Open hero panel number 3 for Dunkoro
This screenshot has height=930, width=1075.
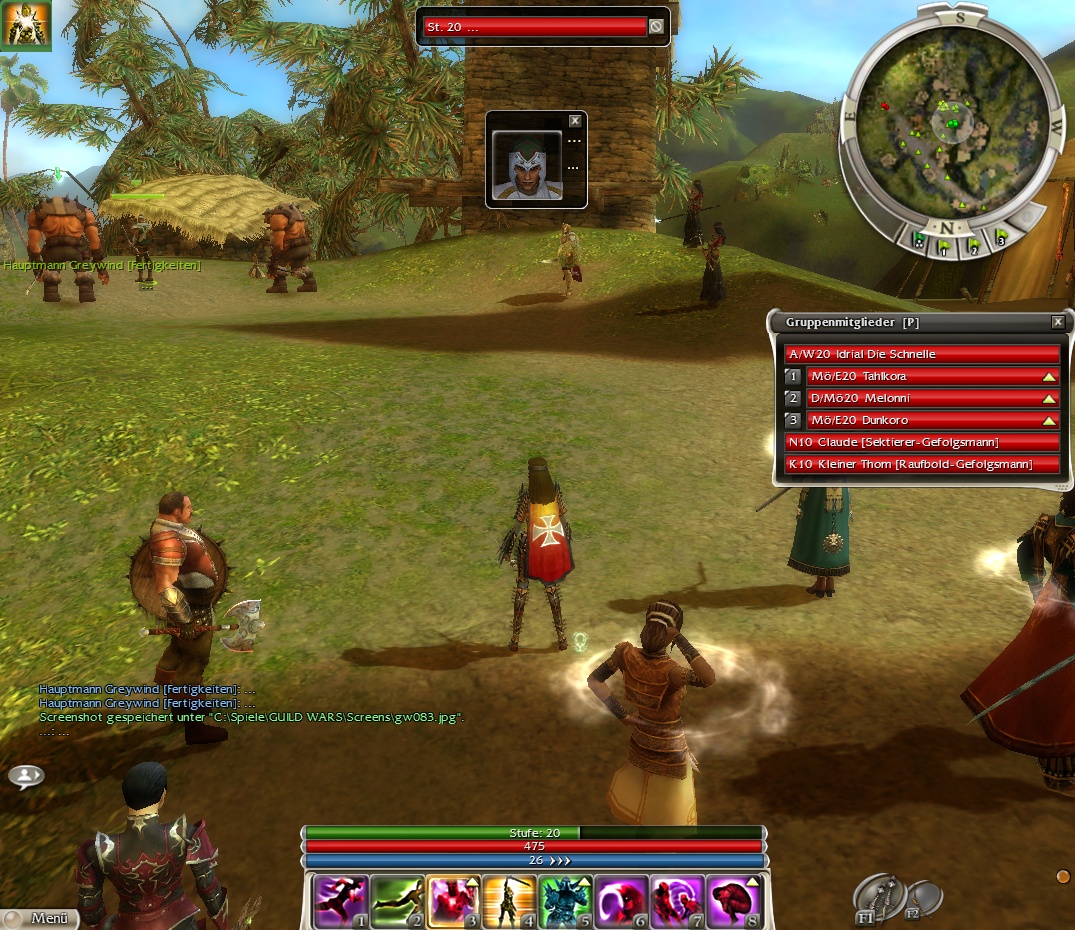(793, 420)
